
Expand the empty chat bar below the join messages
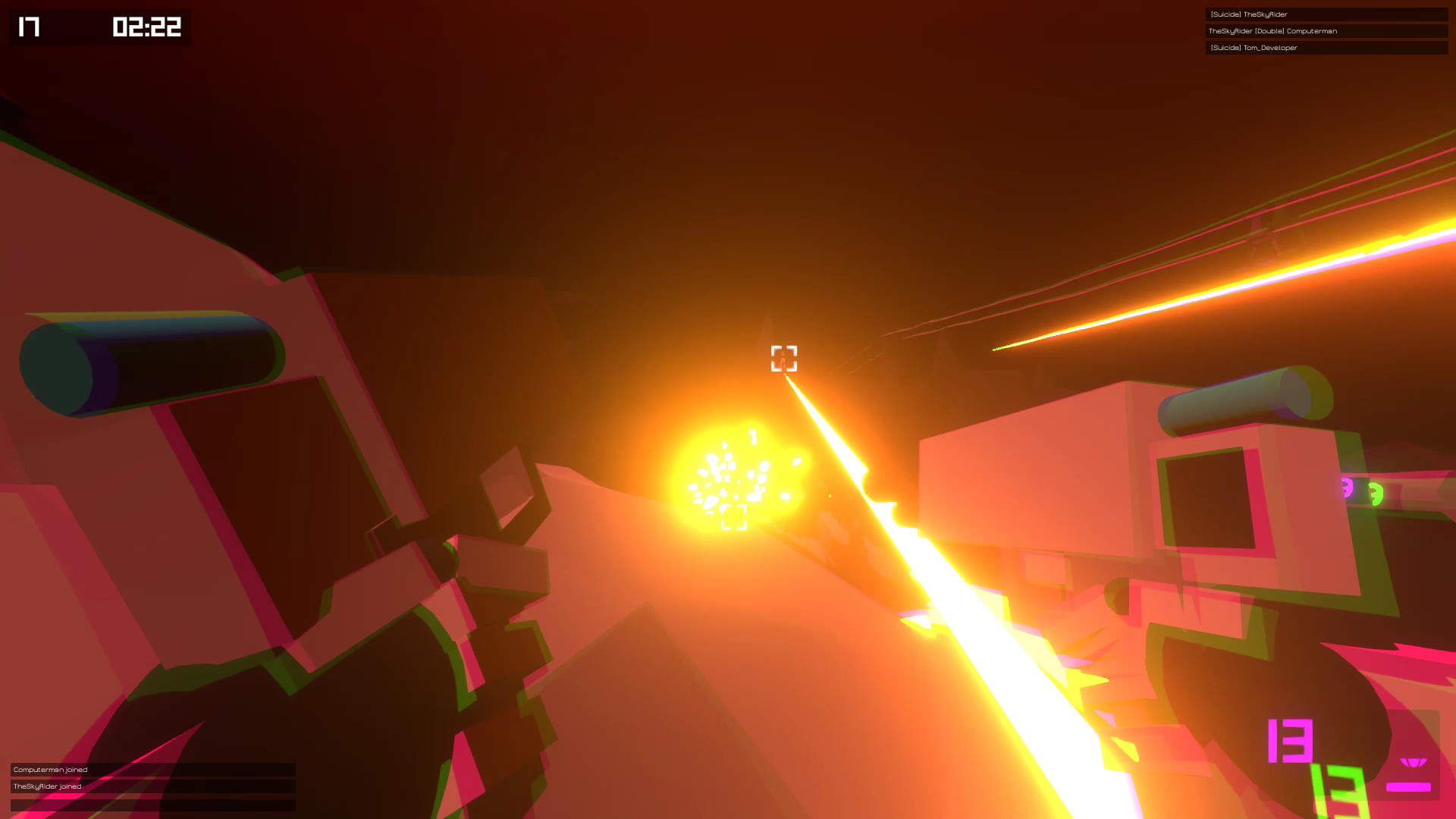[148, 803]
